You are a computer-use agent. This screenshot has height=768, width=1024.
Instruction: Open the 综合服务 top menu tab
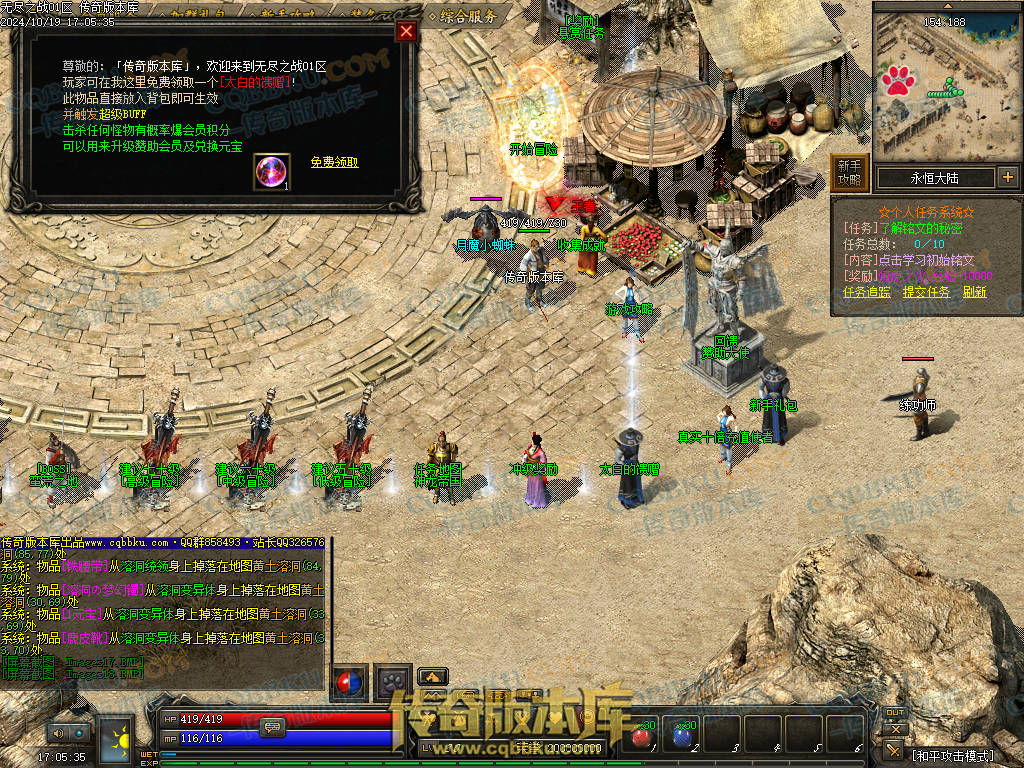click(462, 15)
